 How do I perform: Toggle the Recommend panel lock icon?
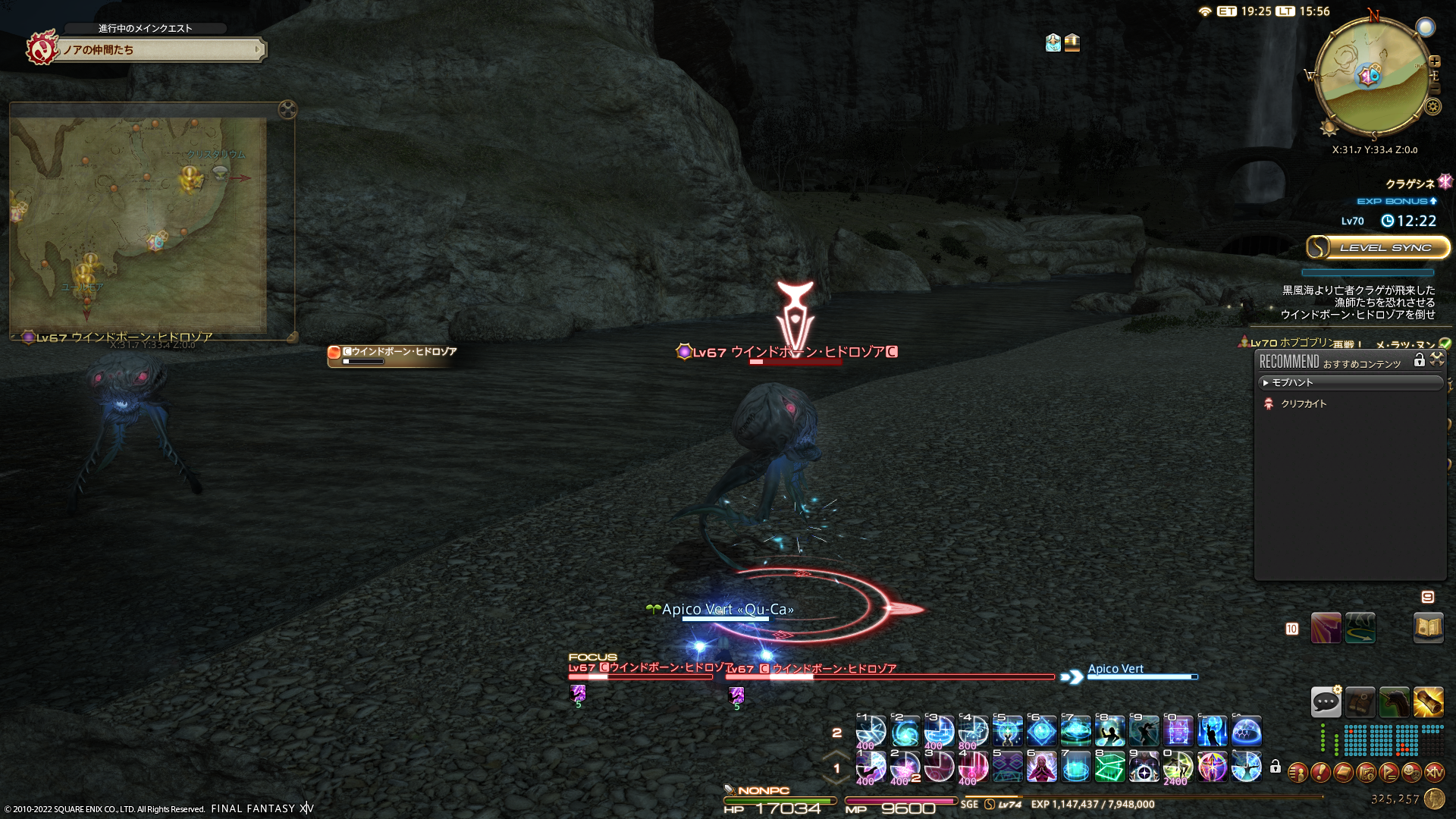coord(1419,360)
